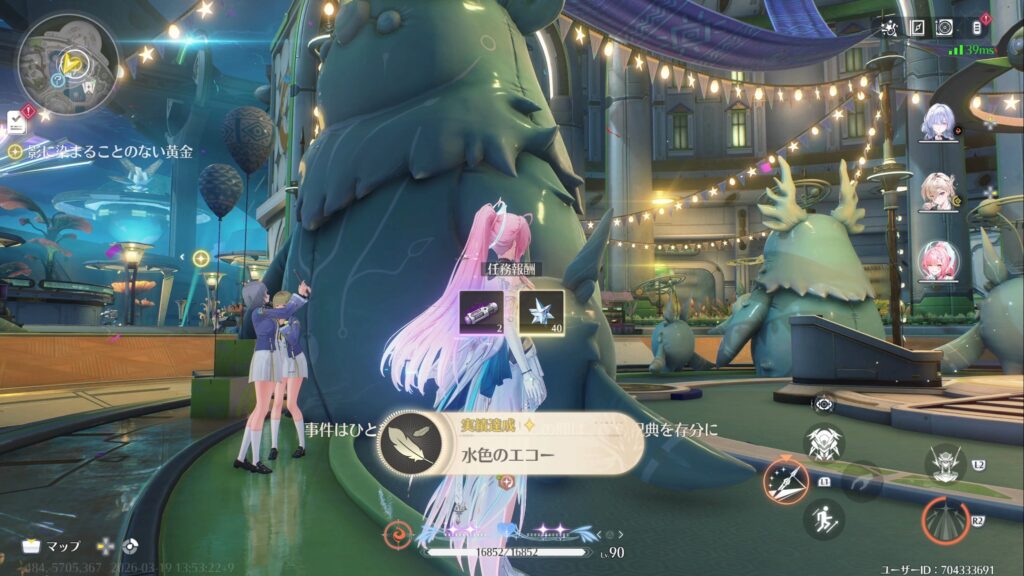Switch to the blonde party character
Image resolution: width=1024 pixels, height=576 pixels.
(940, 192)
